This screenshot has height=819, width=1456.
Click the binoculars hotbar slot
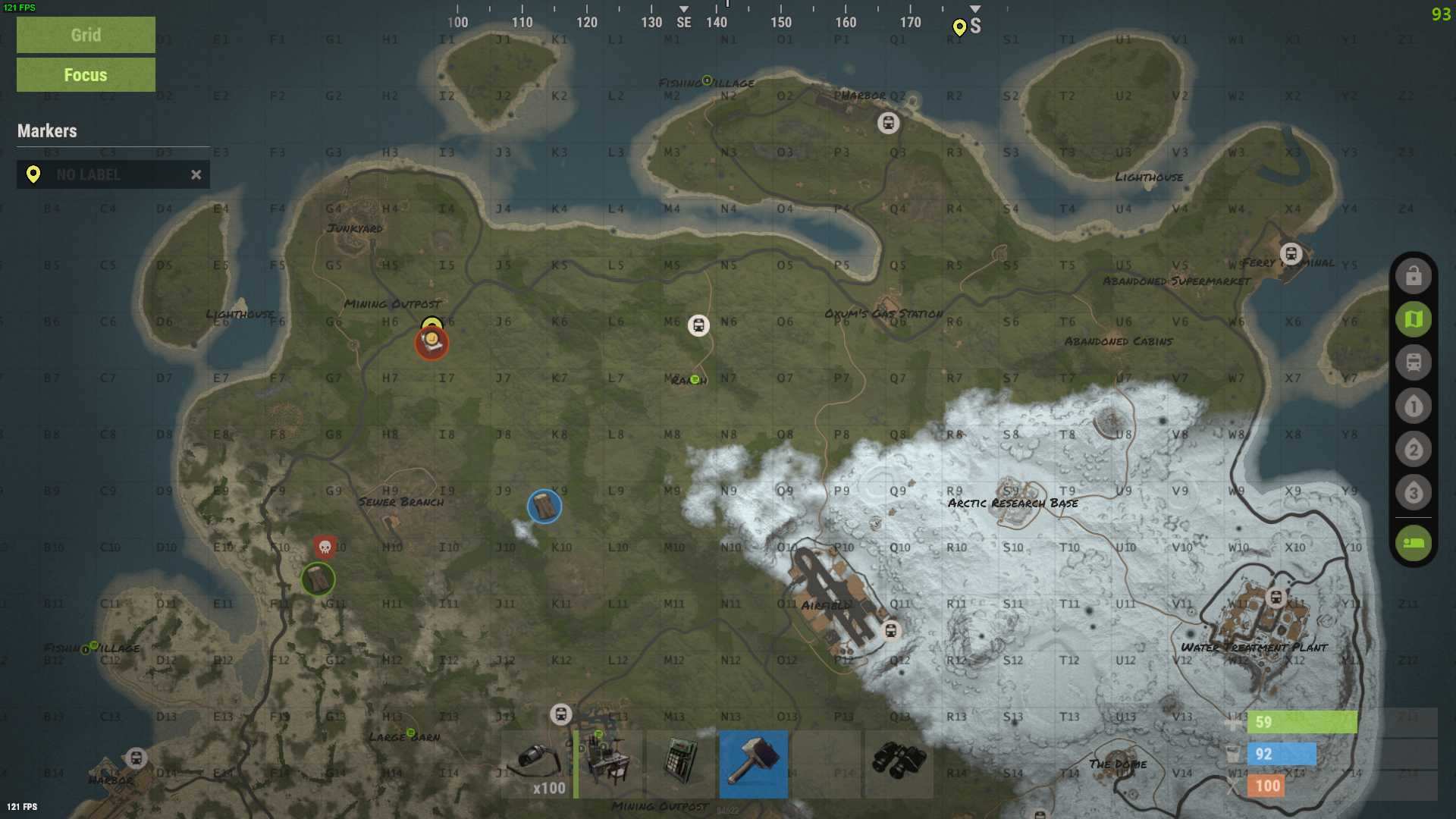tap(899, 764)
